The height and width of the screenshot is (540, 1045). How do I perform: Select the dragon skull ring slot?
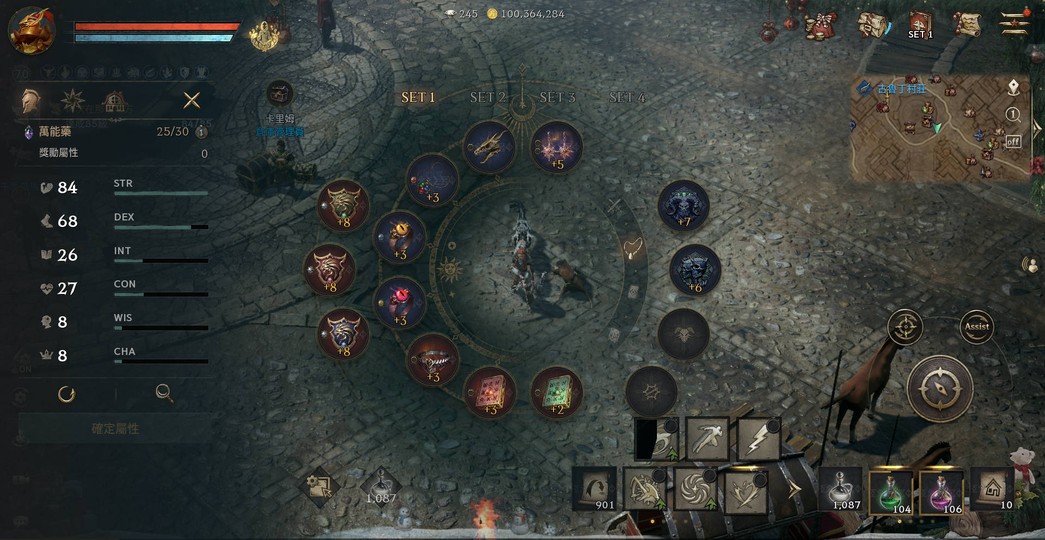coord(489,146)
